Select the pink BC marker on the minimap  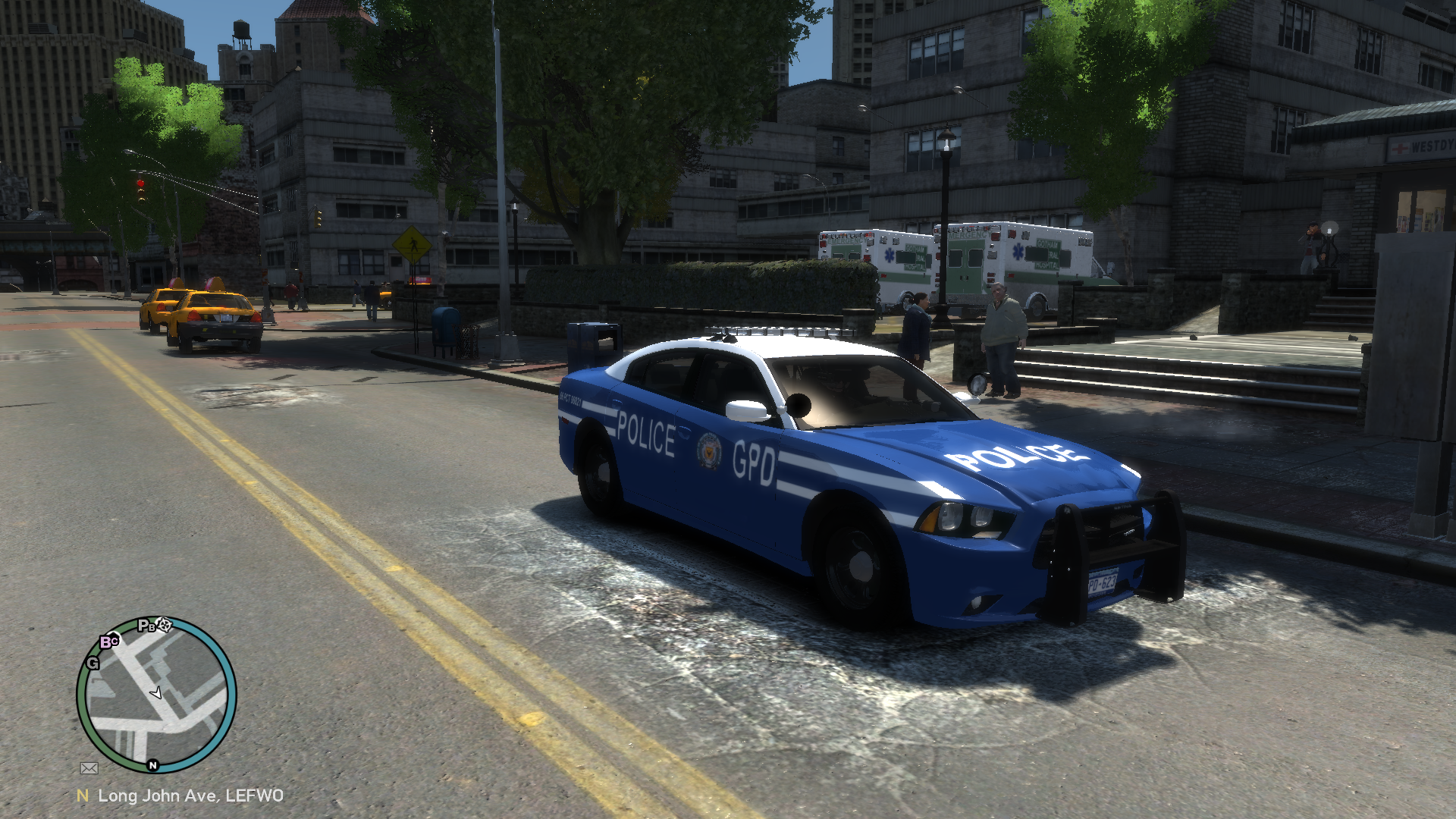tap(109, 642)
